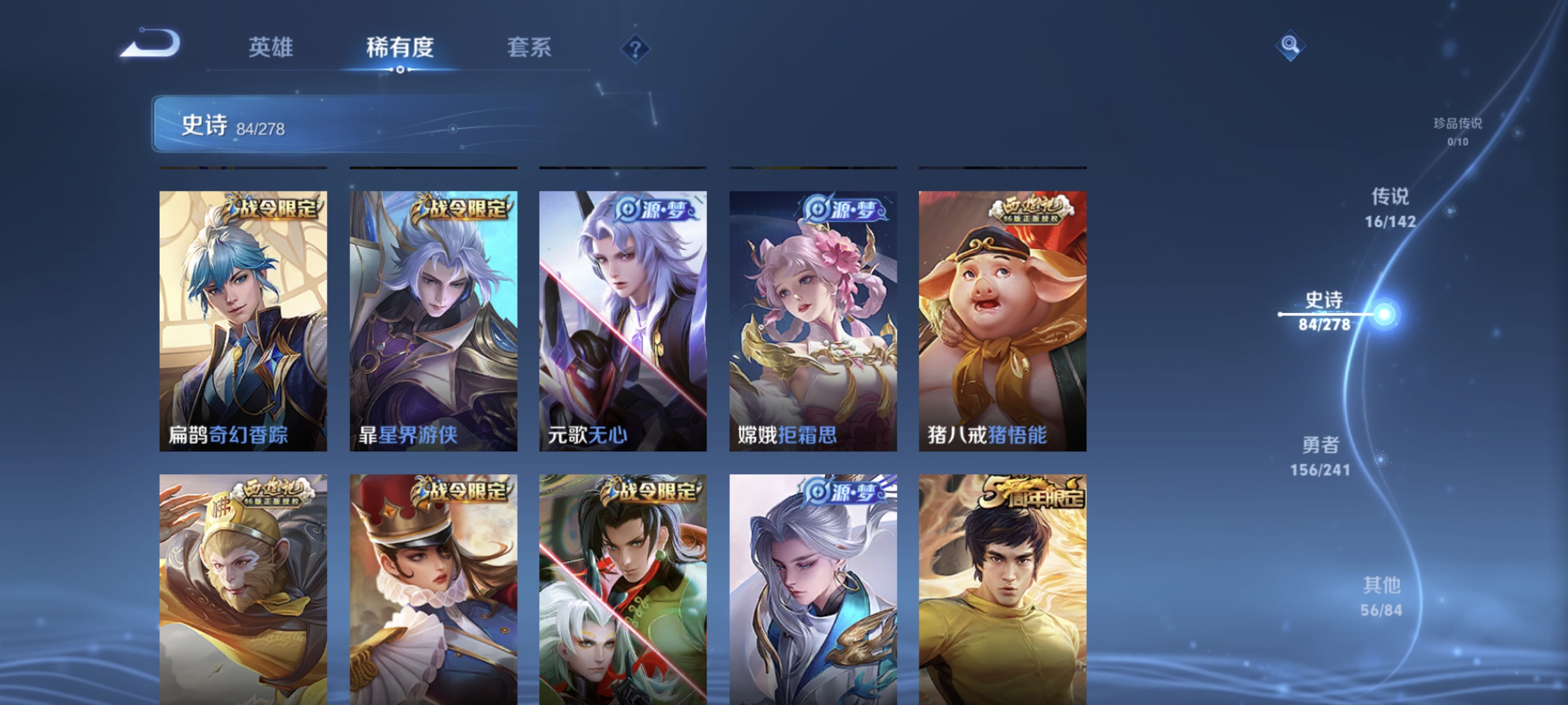Switch to the 英雄 tab
The height and width of the screenshot is (705, 1568).
pos(272,49)
